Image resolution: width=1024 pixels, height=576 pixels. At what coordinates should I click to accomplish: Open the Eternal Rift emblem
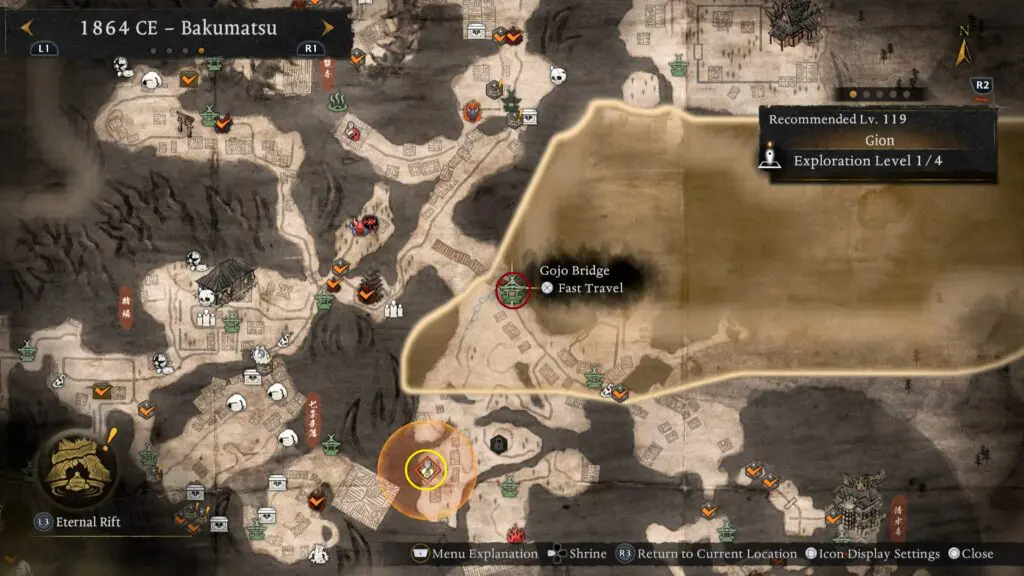point(76,468)
